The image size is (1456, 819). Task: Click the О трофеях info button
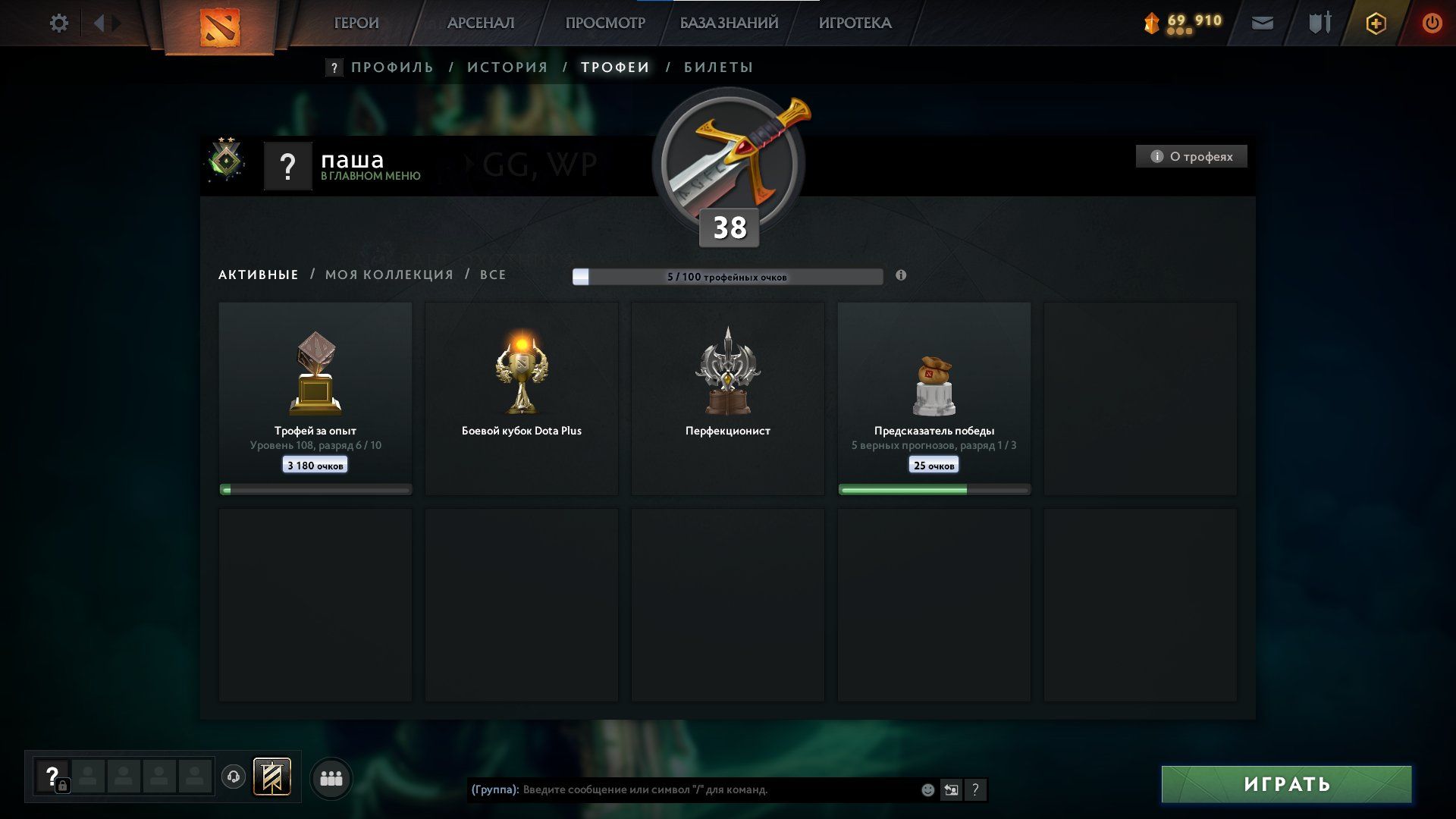(1191, 157)
